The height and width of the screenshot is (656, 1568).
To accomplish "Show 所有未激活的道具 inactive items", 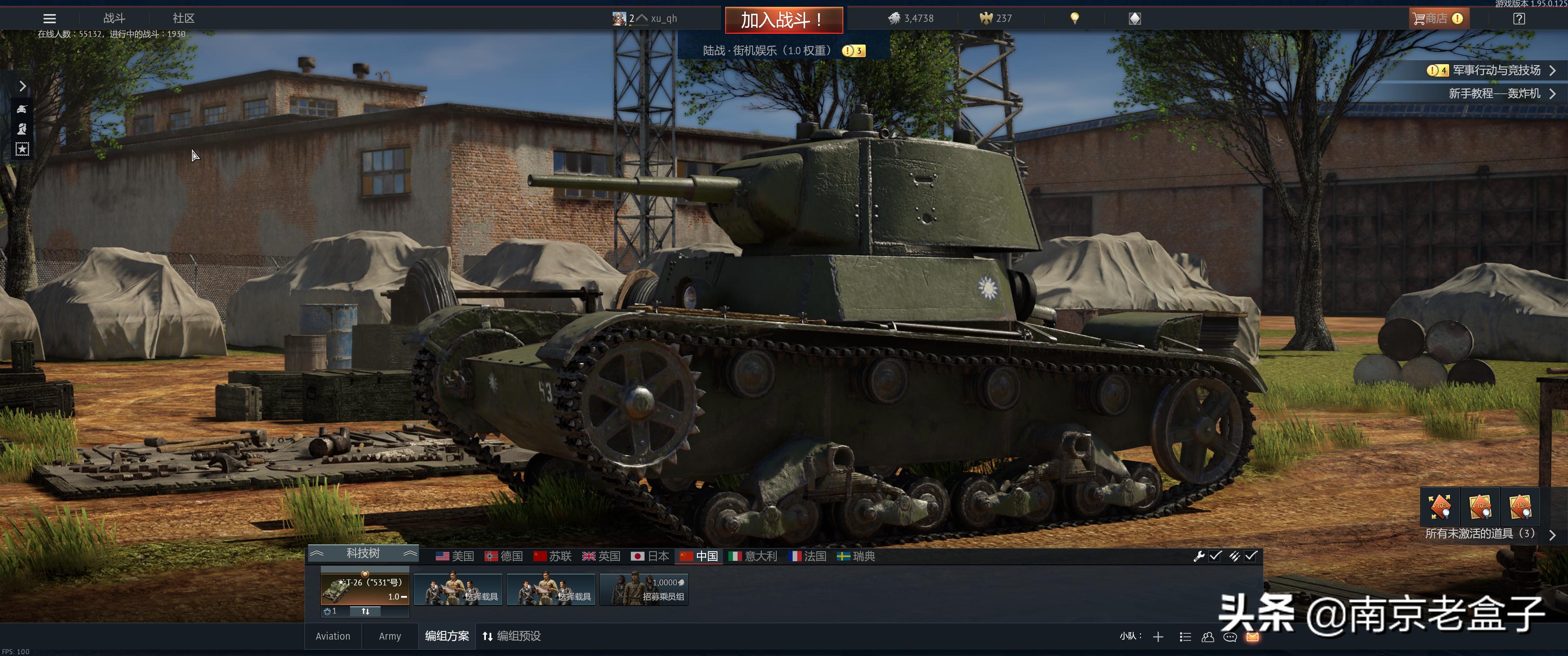I will (x=1481, y=534).
